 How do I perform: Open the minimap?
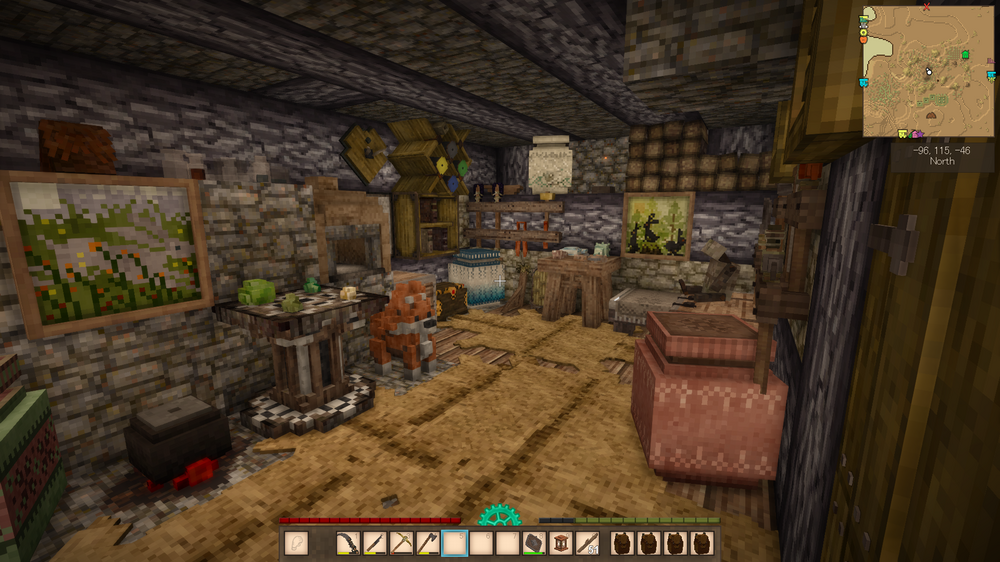click(928, 70)
